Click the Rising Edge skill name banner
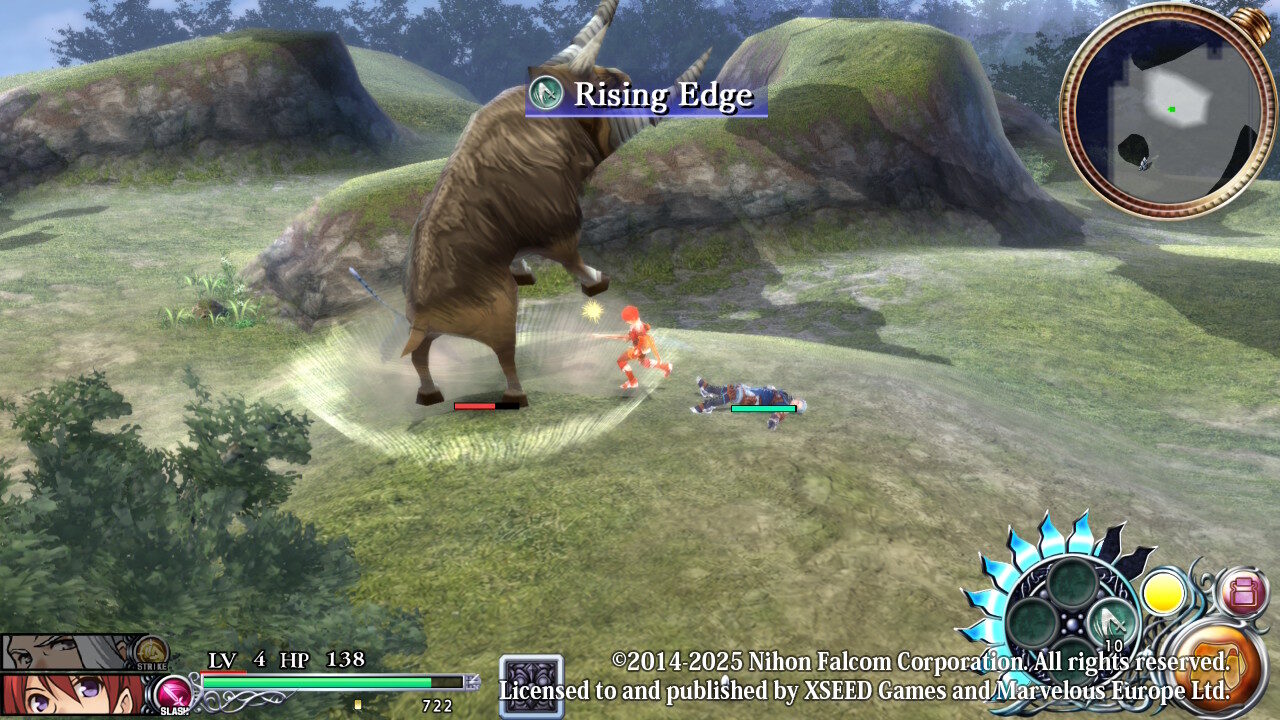 [x=660, y=95]
